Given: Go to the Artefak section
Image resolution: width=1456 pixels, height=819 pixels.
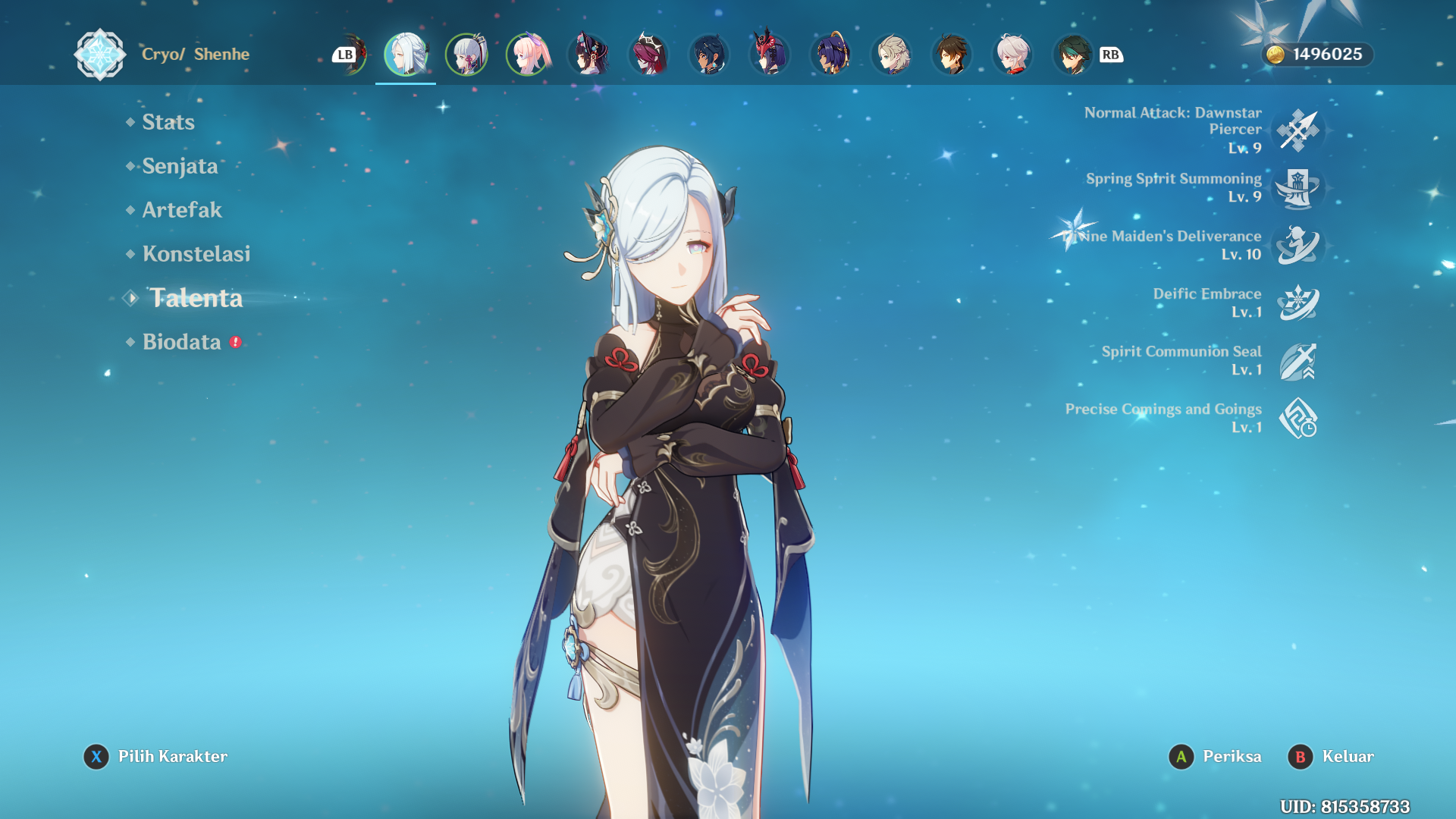Looking at the screenshot, I should [182, 210].
